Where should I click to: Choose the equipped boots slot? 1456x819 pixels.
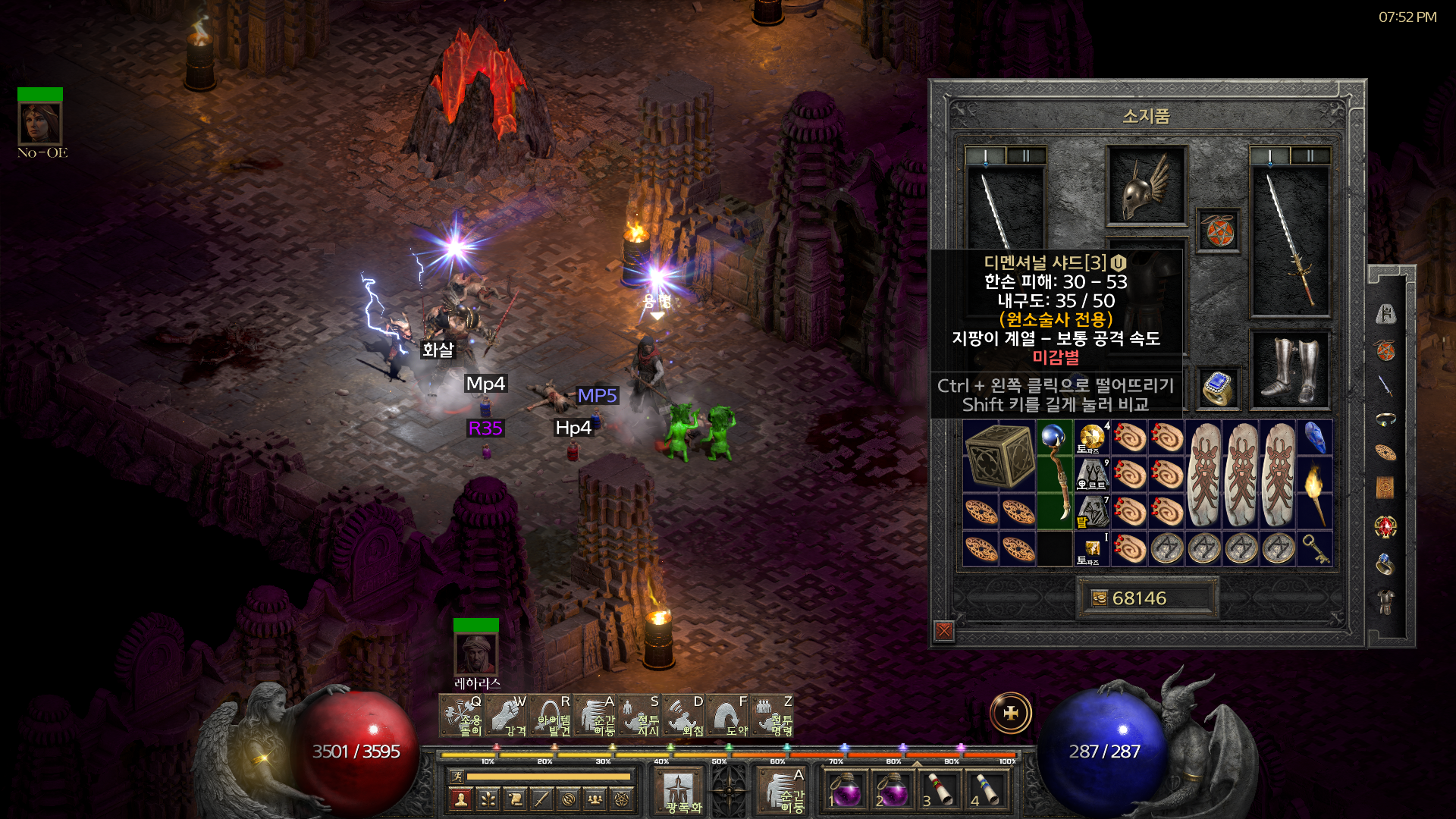pyautogui.click(x=1289, y=370)
